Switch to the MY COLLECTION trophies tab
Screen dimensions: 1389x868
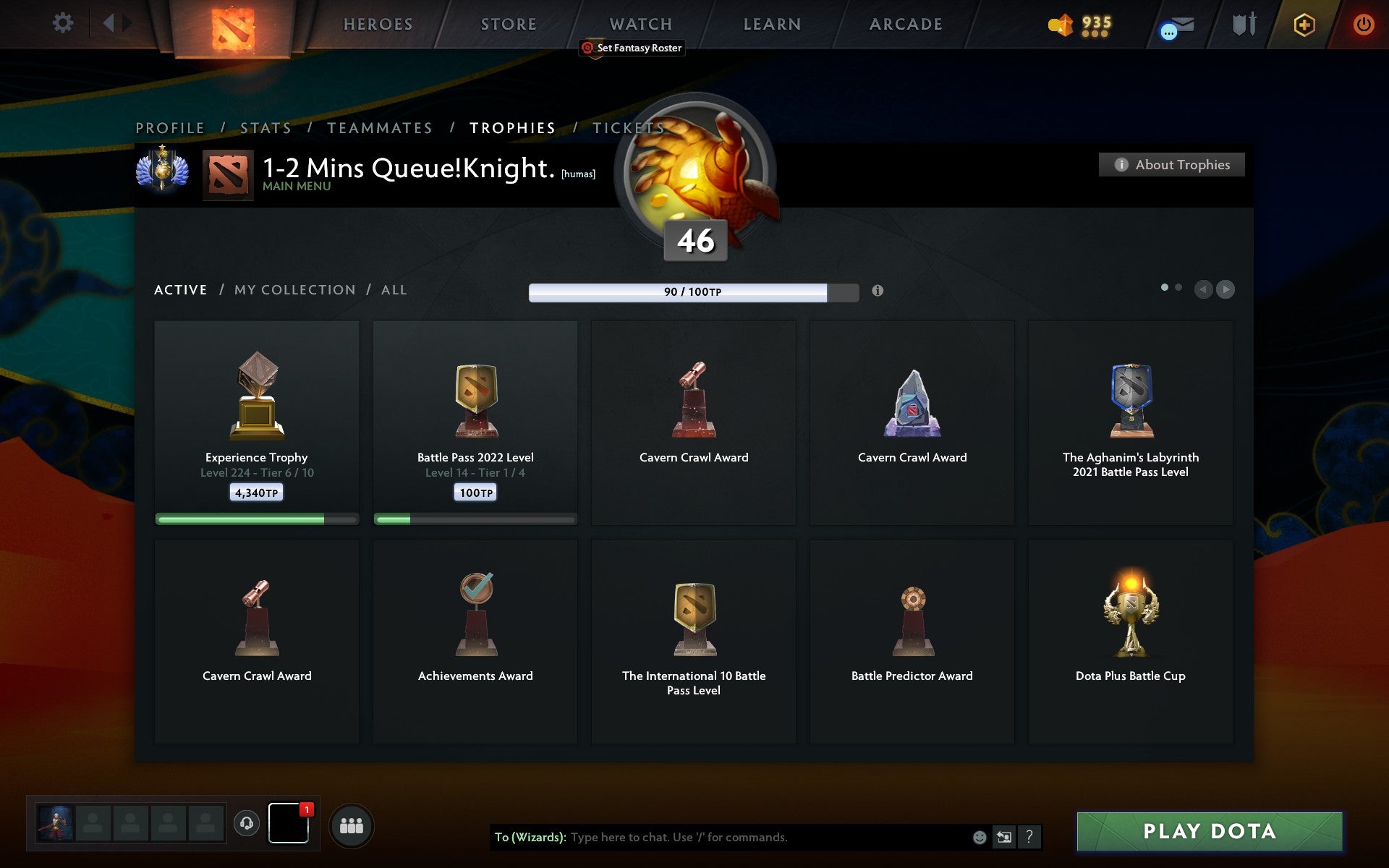[294, 289]
